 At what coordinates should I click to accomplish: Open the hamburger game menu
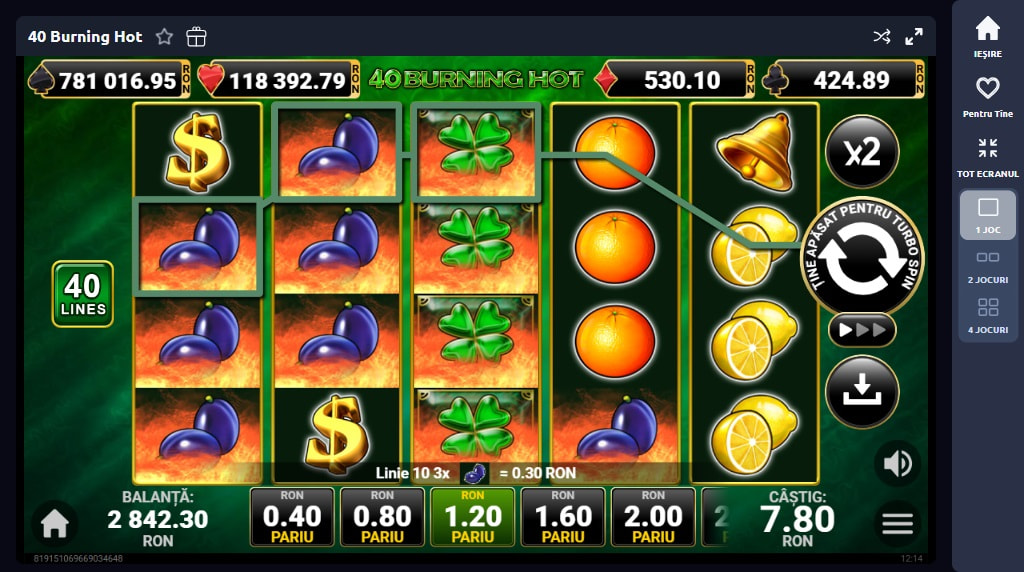(x=897, y=522)
